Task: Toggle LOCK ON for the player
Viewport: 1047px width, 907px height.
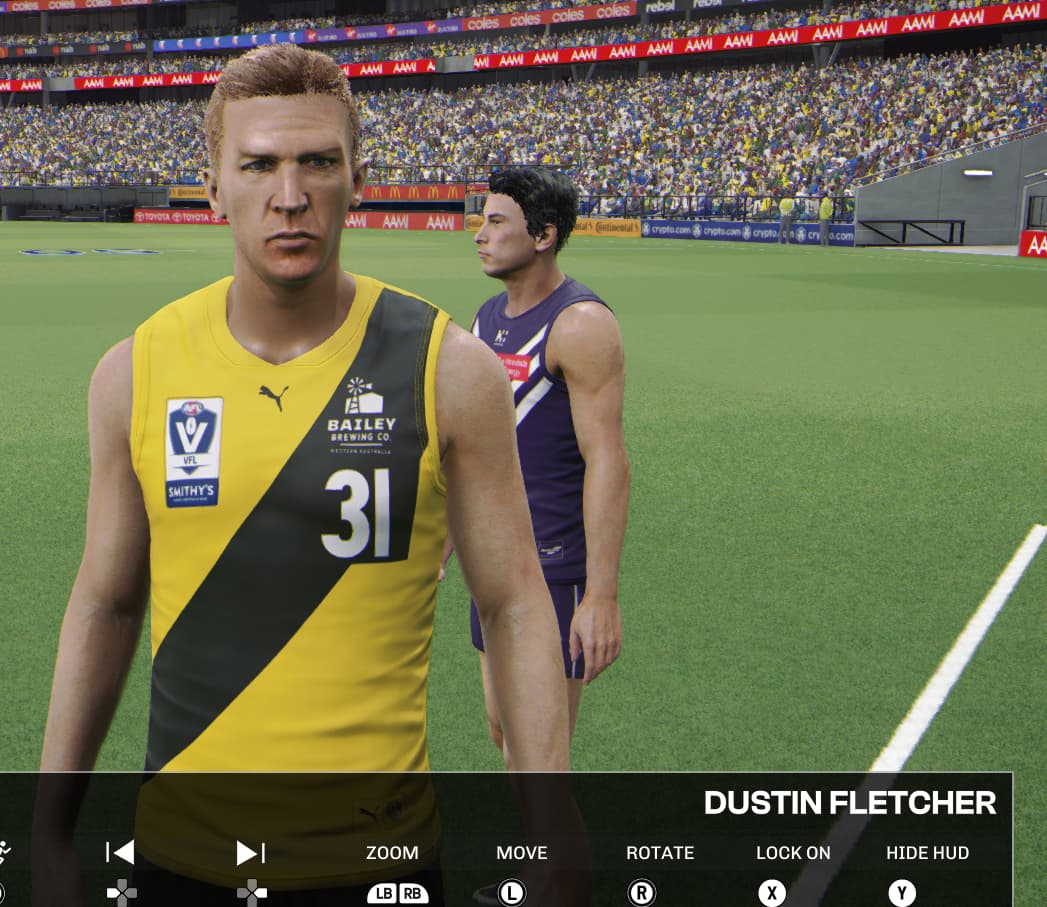Action: coord(793,853)
